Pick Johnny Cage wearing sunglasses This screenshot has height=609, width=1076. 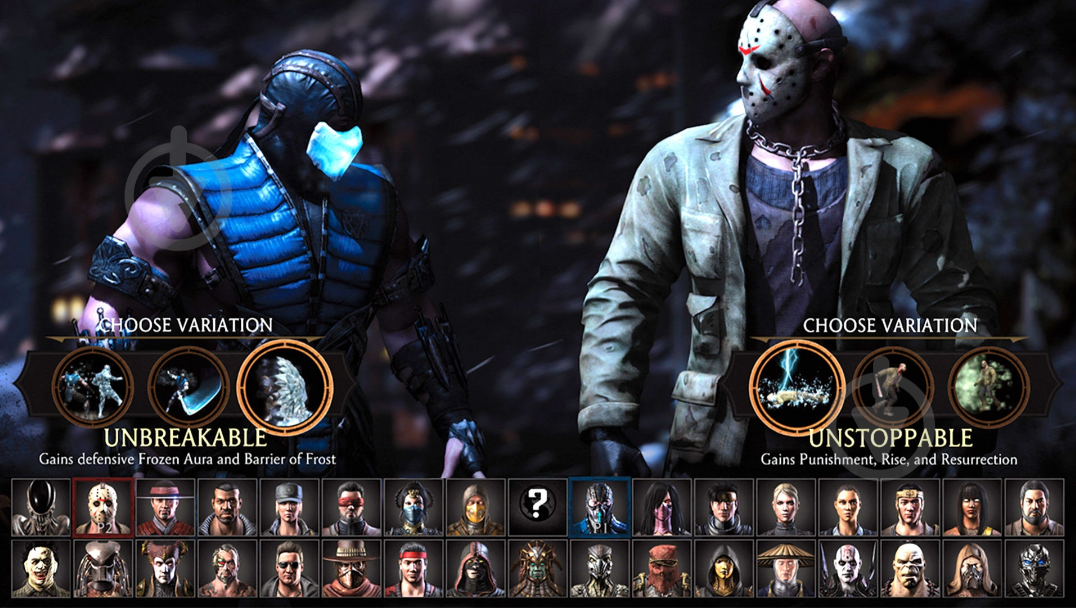(x=289, y=568)
